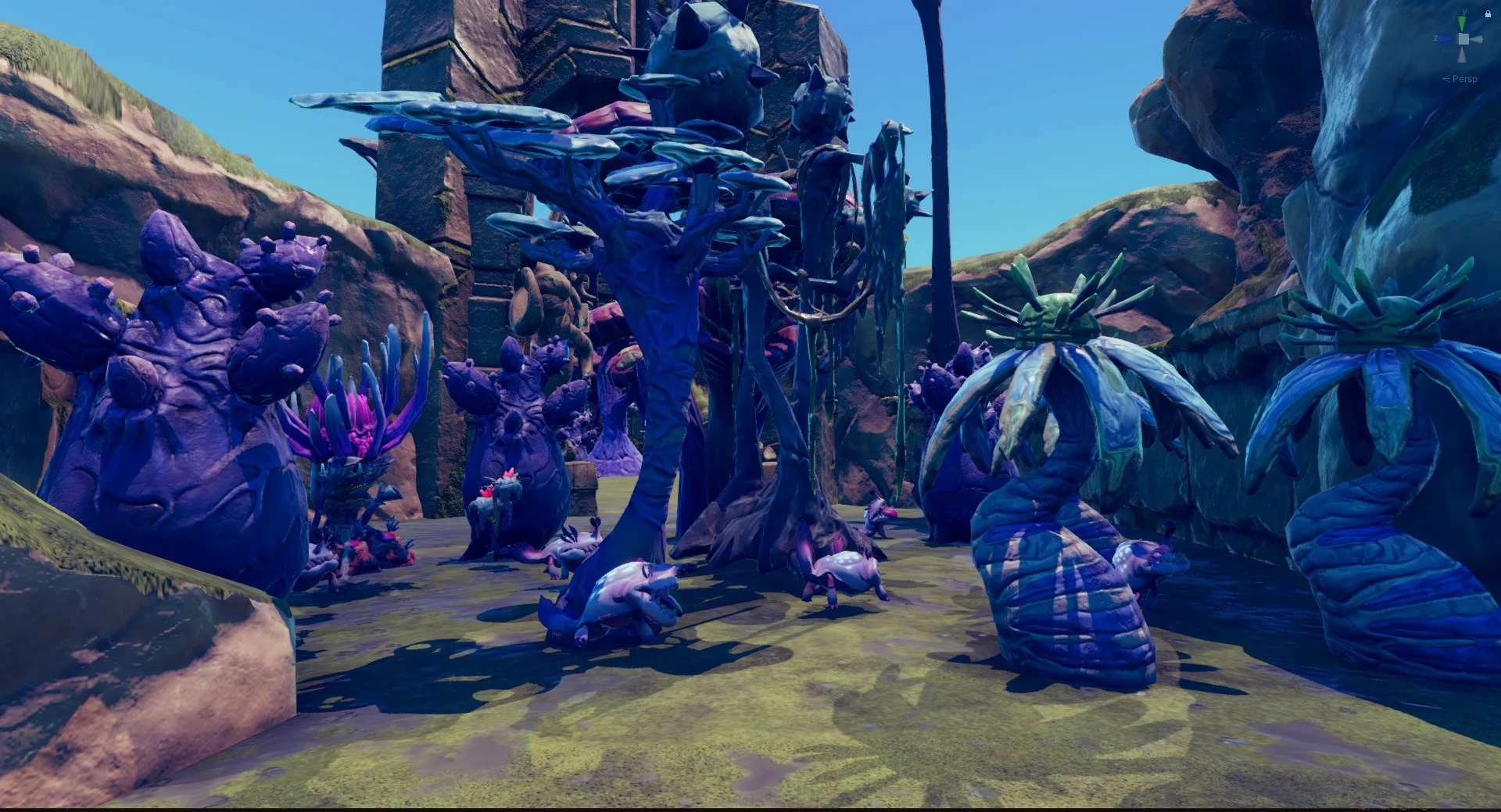The height and width of the screenshot is (812, 1501).
Task: Click the left gray axis handle of the gizmo
Action: point(1456,38)
